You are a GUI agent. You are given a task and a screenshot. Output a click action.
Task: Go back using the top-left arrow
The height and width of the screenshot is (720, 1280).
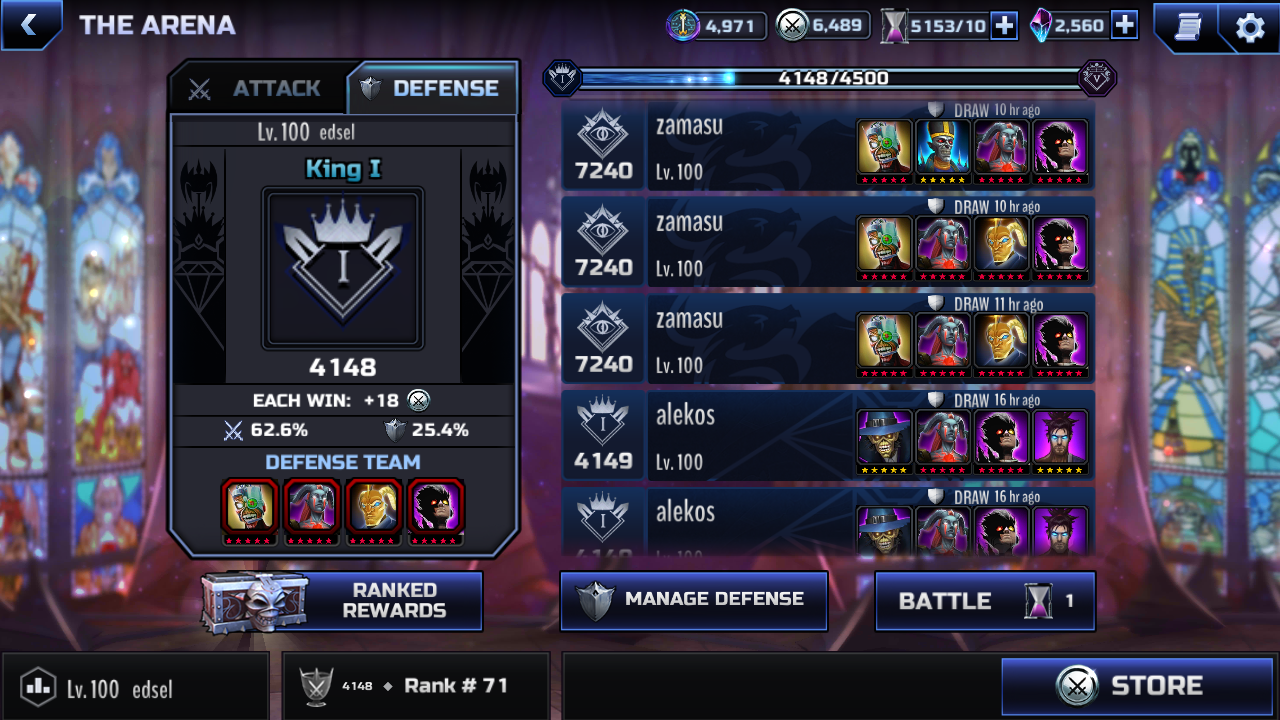point(29,25)
